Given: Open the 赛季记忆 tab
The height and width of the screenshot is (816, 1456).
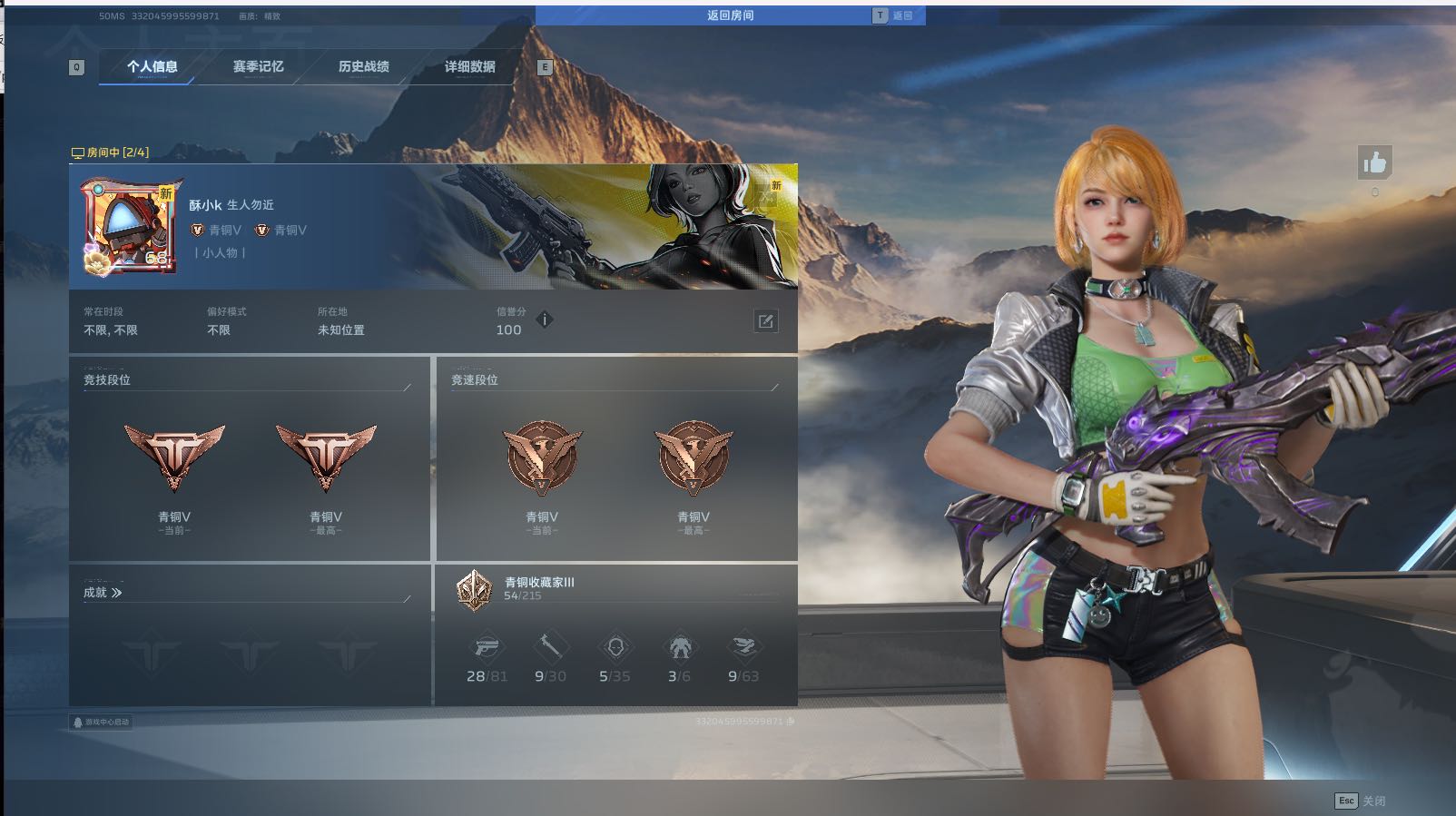Looking at the screenshot, I should pos(258,66).
